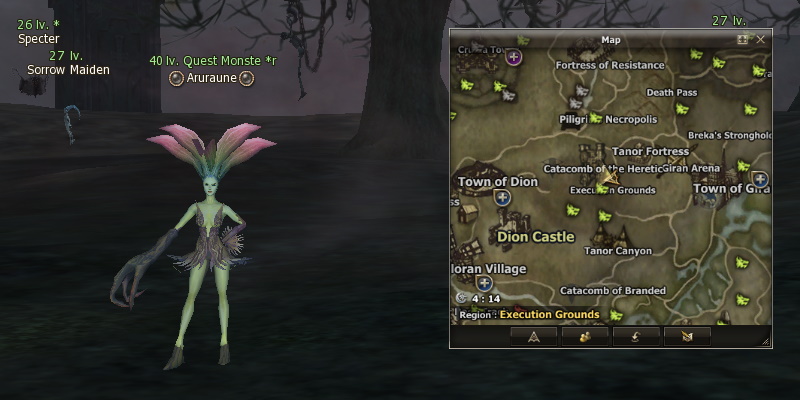Click the fourth button in map's bottom toolbar
This screenshot has height=400, width=800.
pos(687,336)
